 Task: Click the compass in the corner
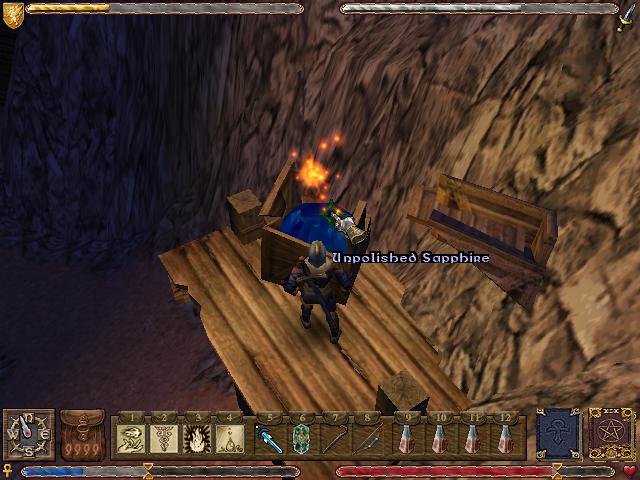pyautogui.click(x=28, y=434)
